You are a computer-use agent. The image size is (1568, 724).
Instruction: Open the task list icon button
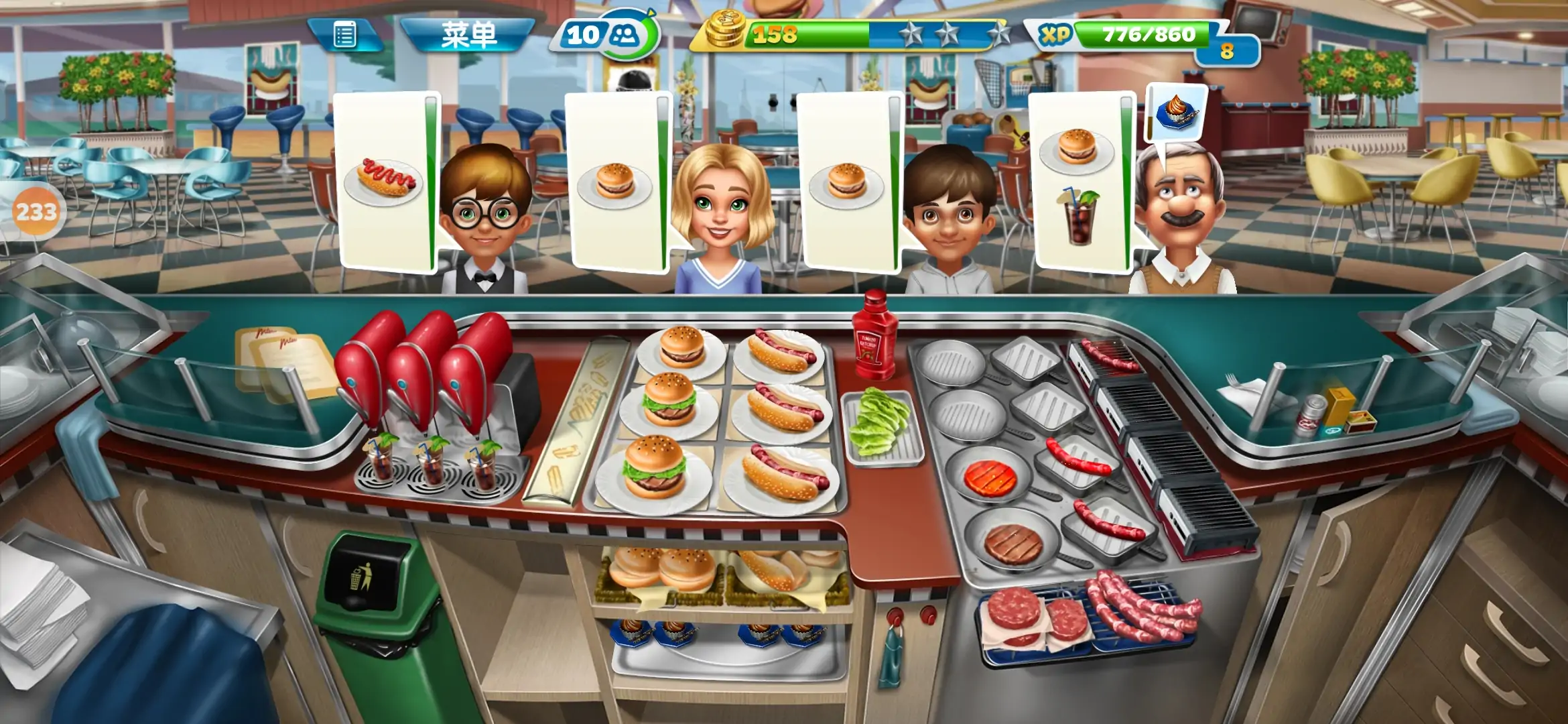(x=344, y=35)
